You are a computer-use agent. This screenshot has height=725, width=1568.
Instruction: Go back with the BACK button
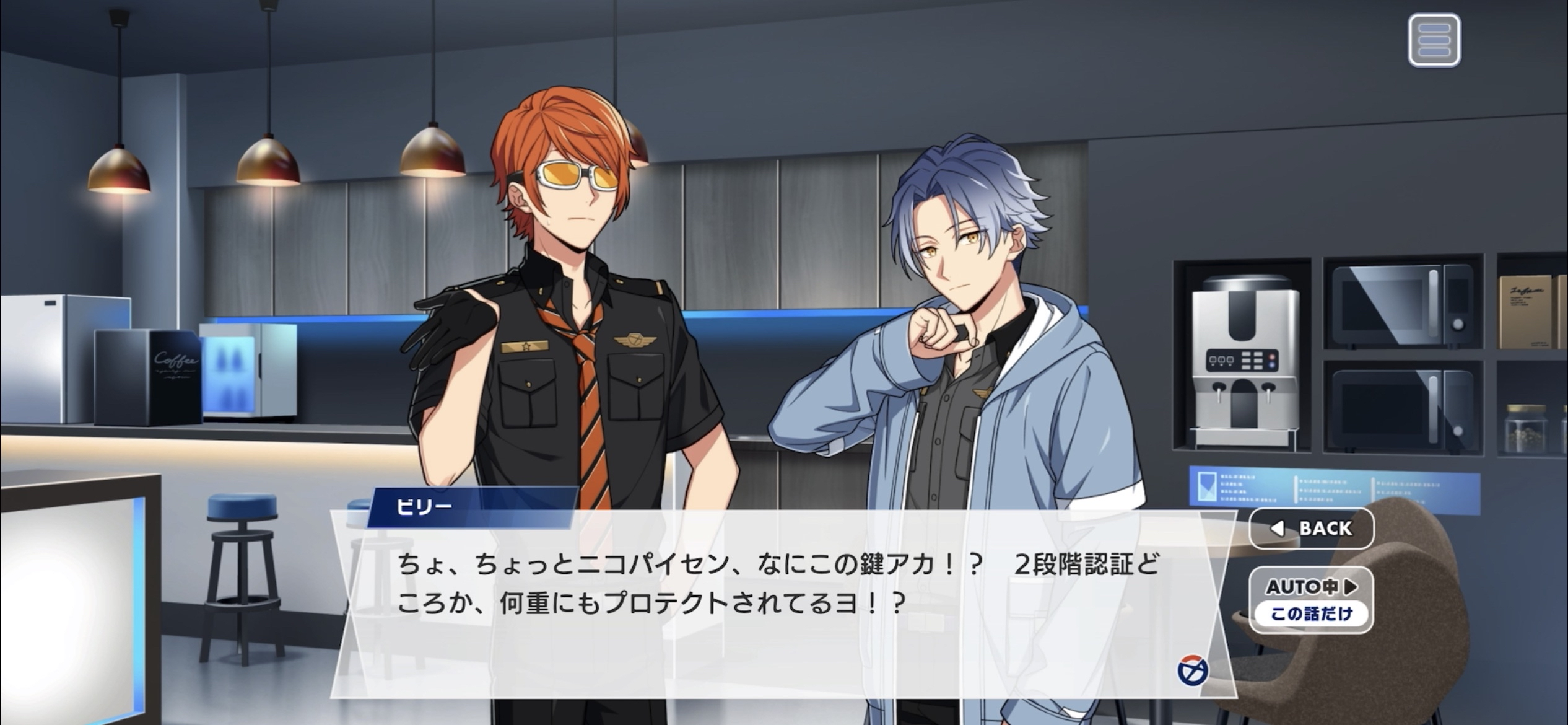click(1312, 529)
